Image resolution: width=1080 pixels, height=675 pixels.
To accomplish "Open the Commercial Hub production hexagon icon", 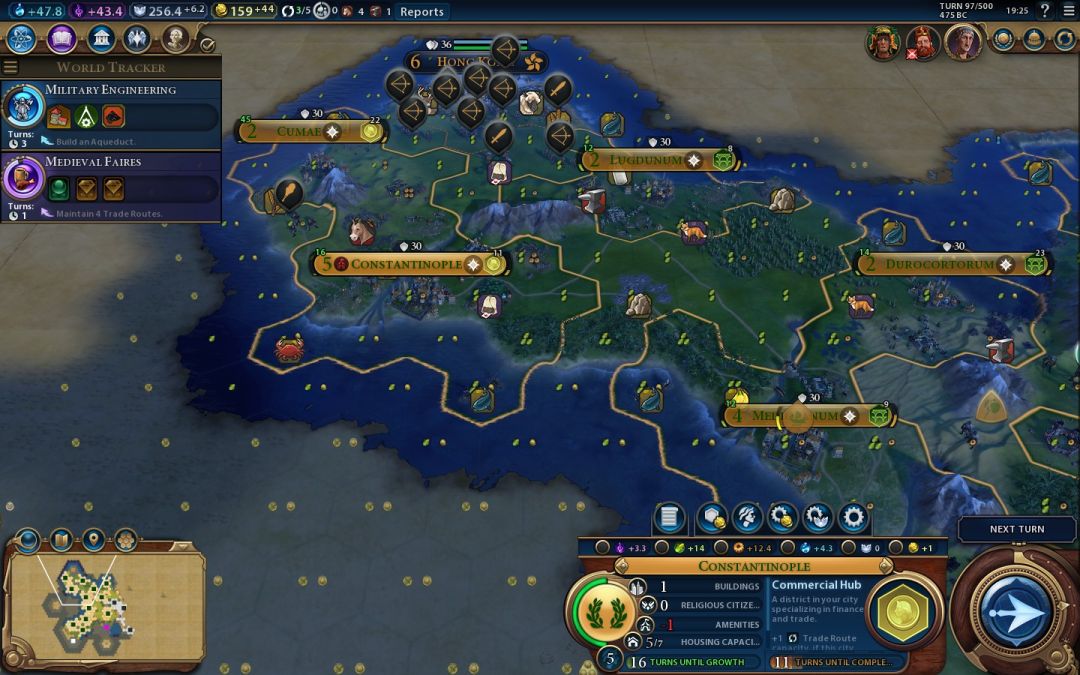I will pos(904,610).
